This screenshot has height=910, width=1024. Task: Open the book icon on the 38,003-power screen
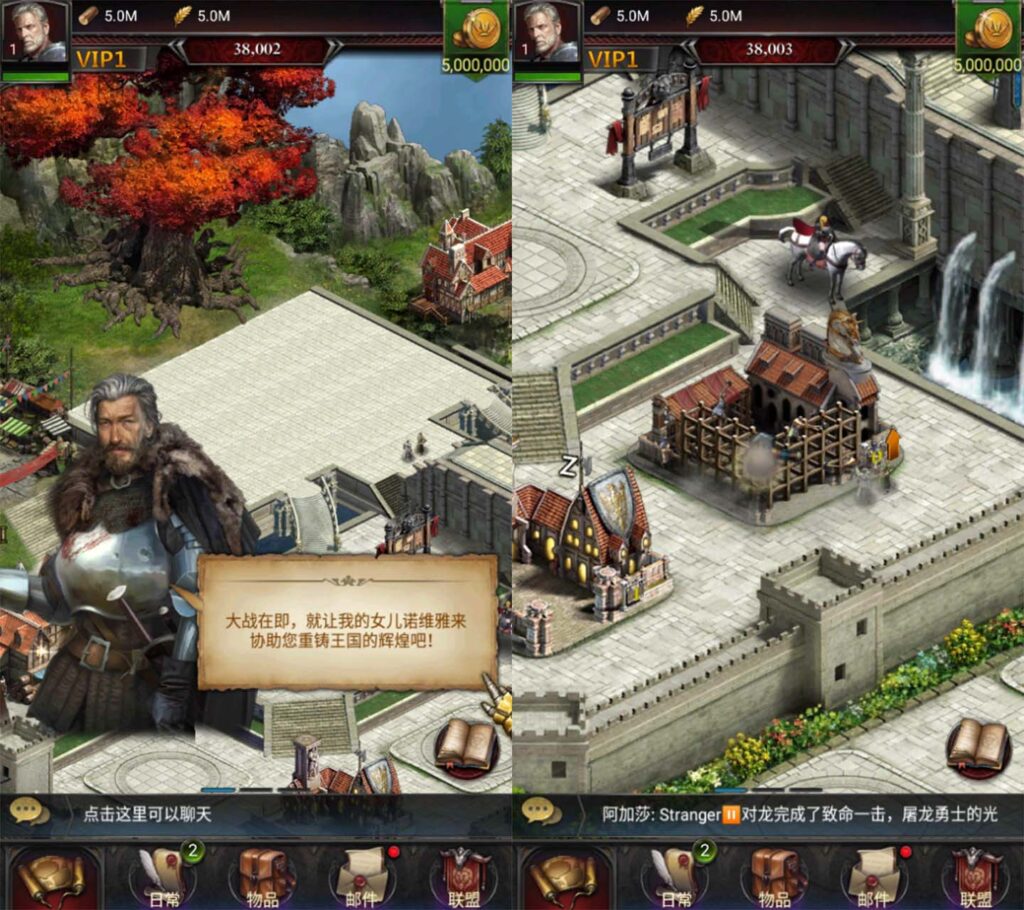(977, 745)
